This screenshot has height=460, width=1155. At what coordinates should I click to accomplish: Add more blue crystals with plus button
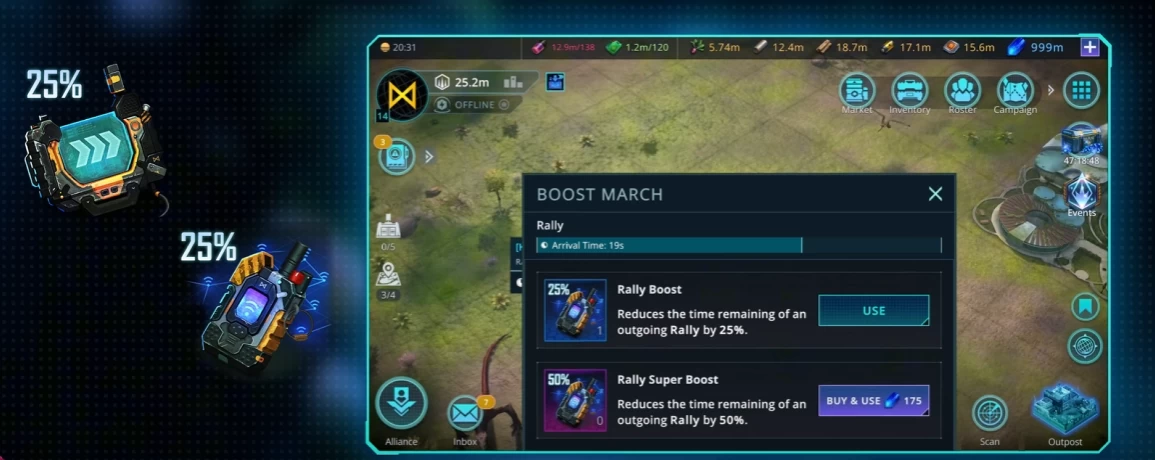[x=1090, y=47]
